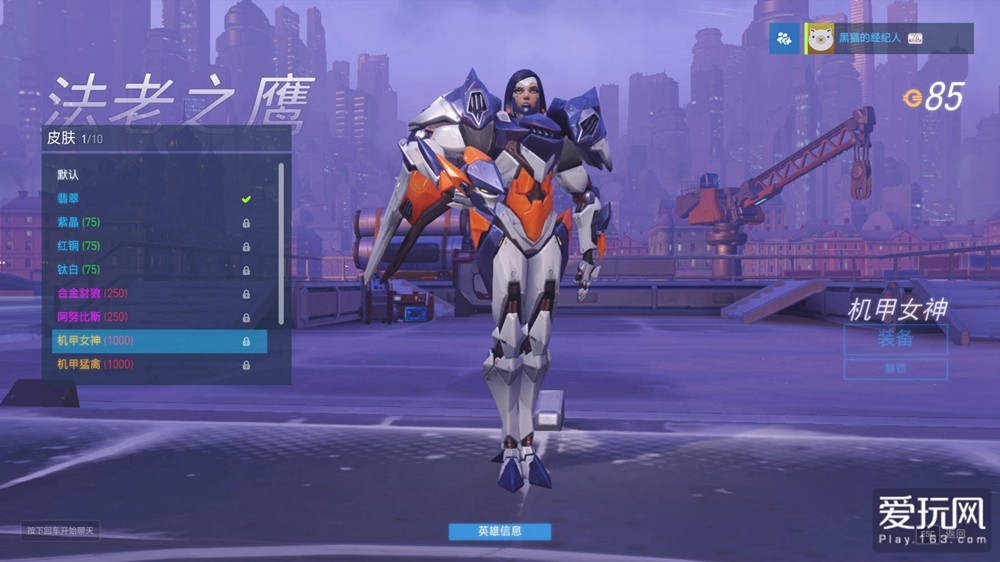Viewport: 1000px width, 562px height.
Task: Unlock the skin with the 解锁 button
Action: coord(895,369)
